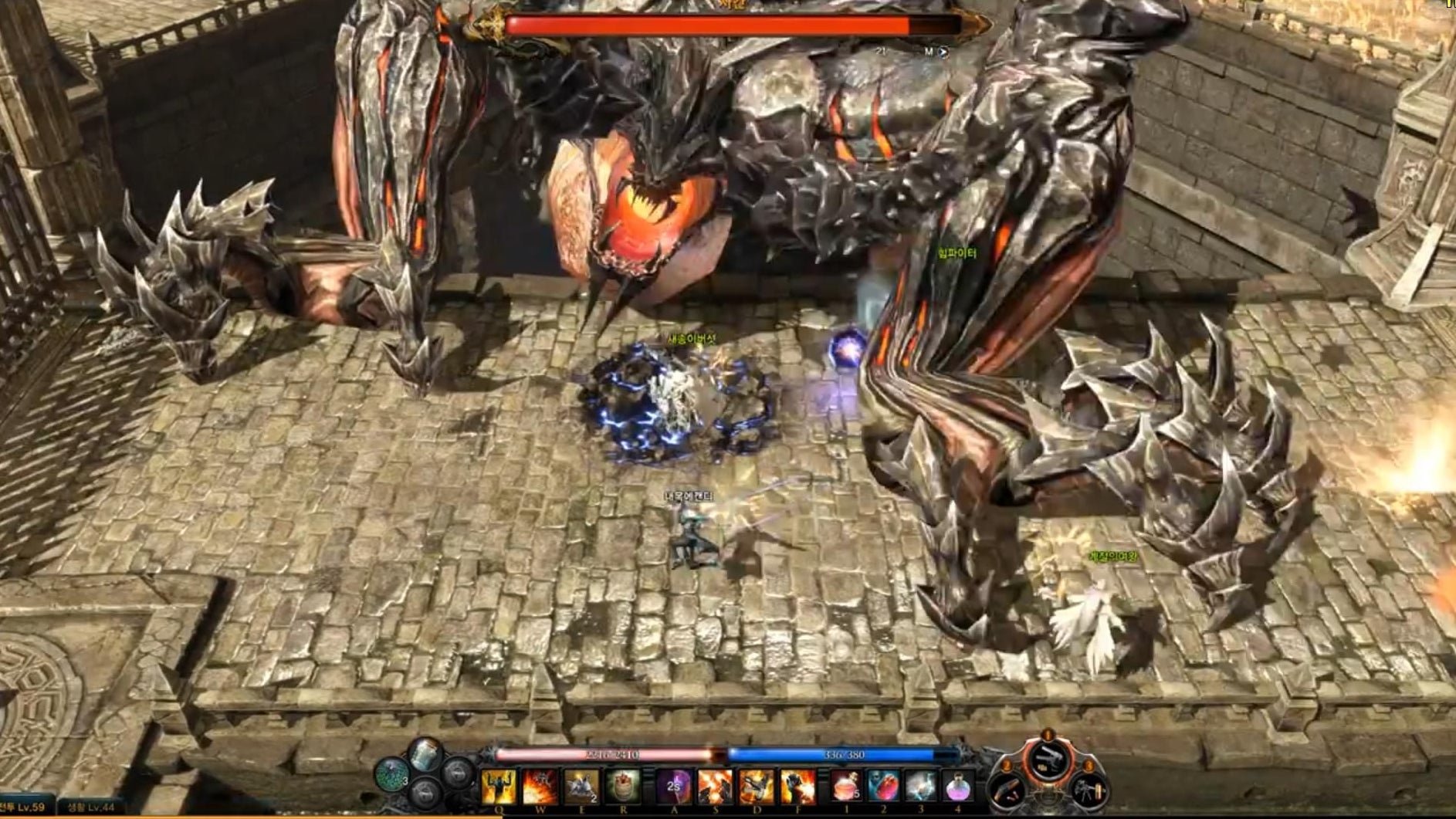Trigger the E skill with 2 charges
This screenshot has width=1456, height=819.
[581, 787]
